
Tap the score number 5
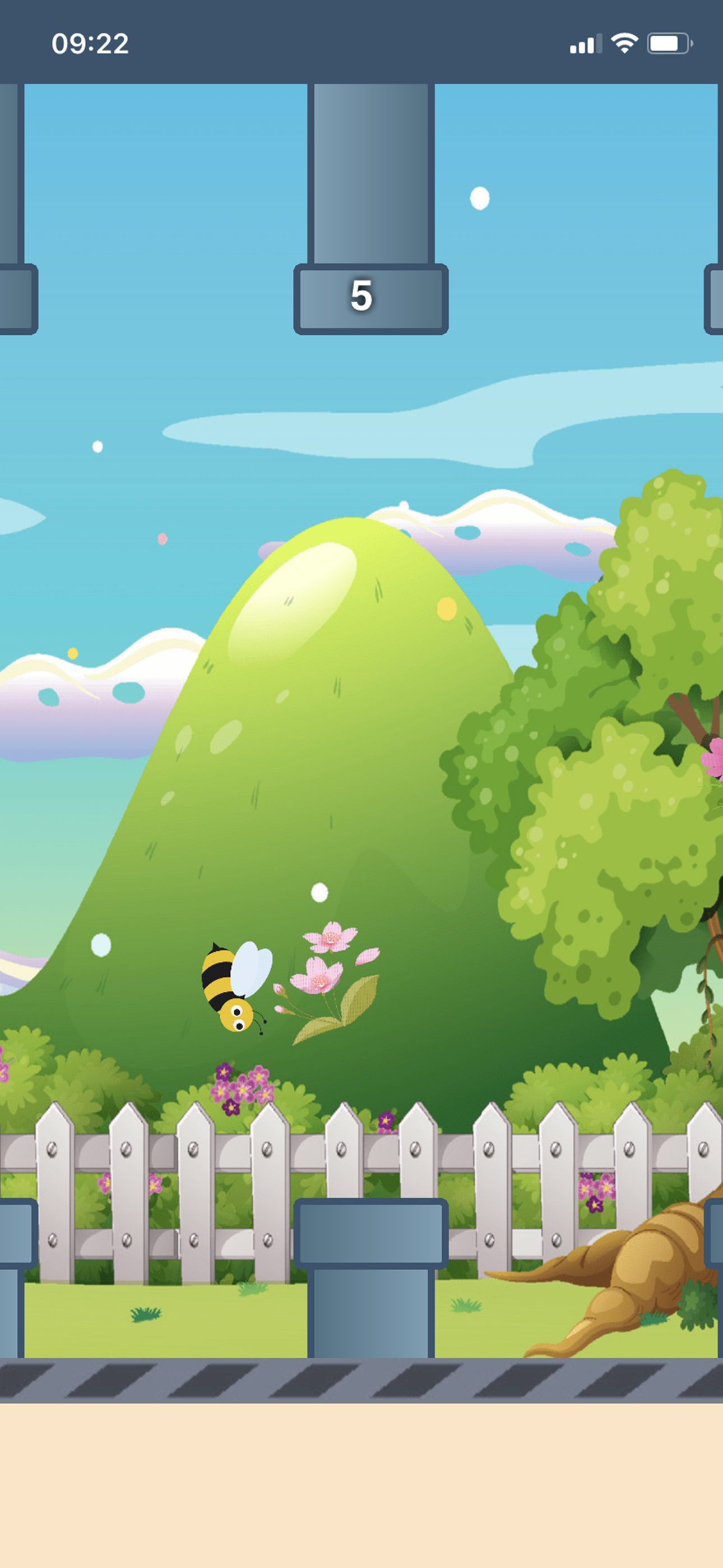[361, 297]
